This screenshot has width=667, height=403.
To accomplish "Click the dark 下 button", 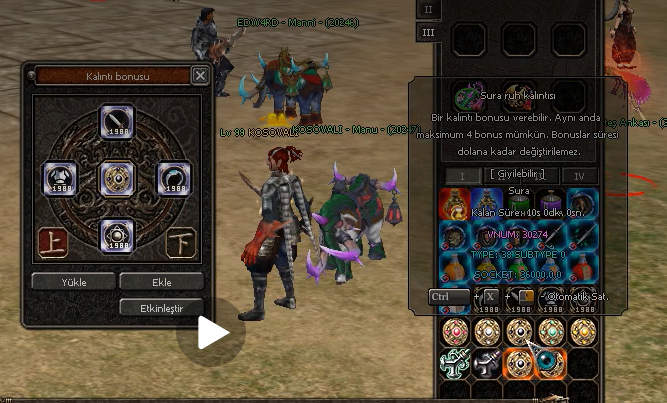I will [180, 242].
